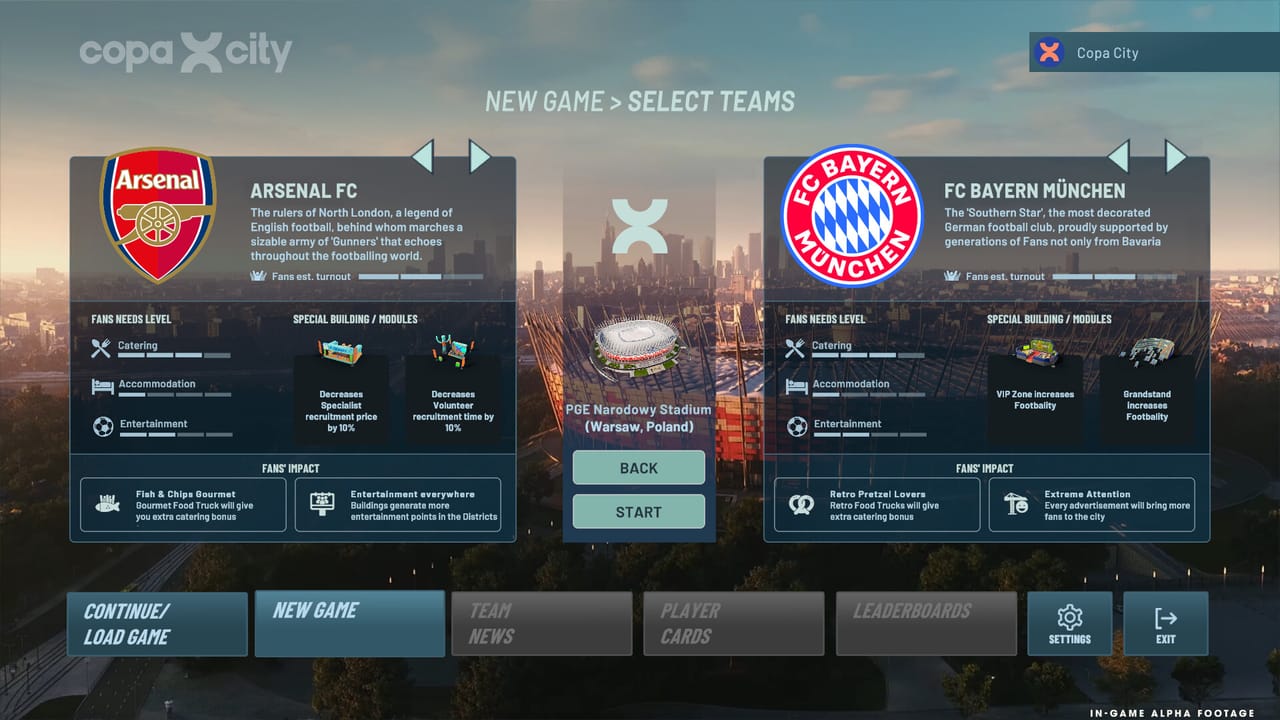Select the Grandstand Footbality module
The width and height of the screenshot is (1280, 720).
(1146, 398)
